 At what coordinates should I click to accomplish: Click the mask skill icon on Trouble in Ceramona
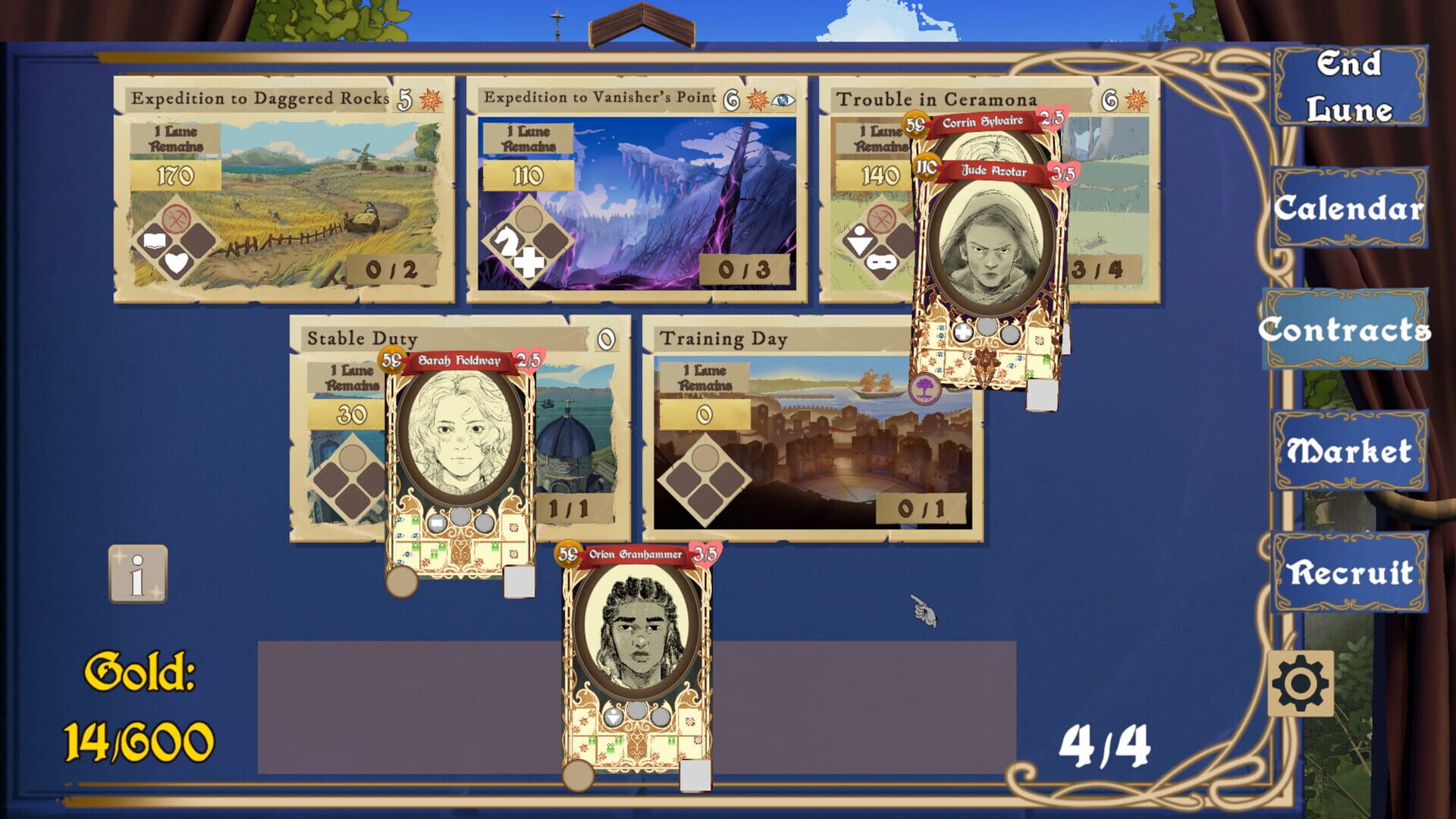(882, 263)
